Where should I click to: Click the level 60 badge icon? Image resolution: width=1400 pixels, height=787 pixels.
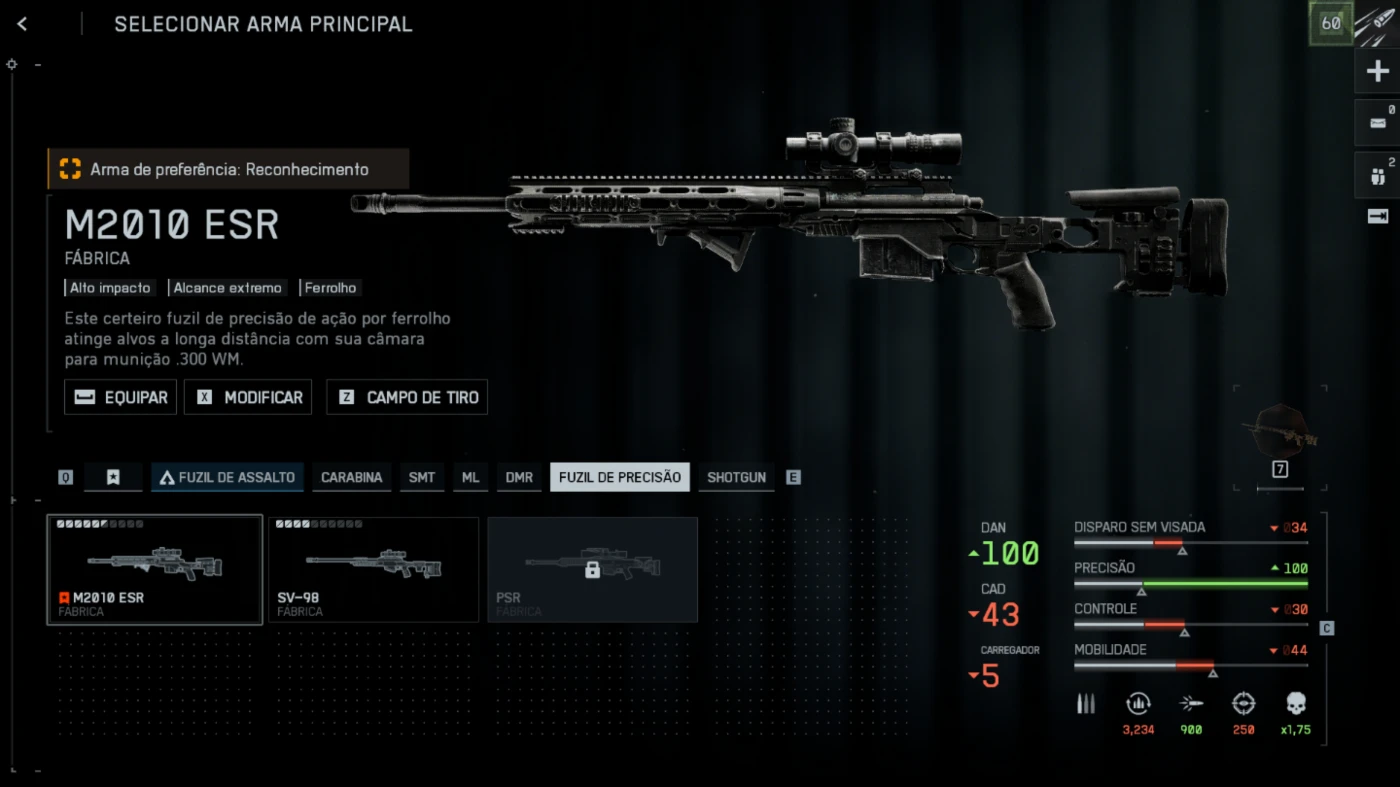point(1331,23)
